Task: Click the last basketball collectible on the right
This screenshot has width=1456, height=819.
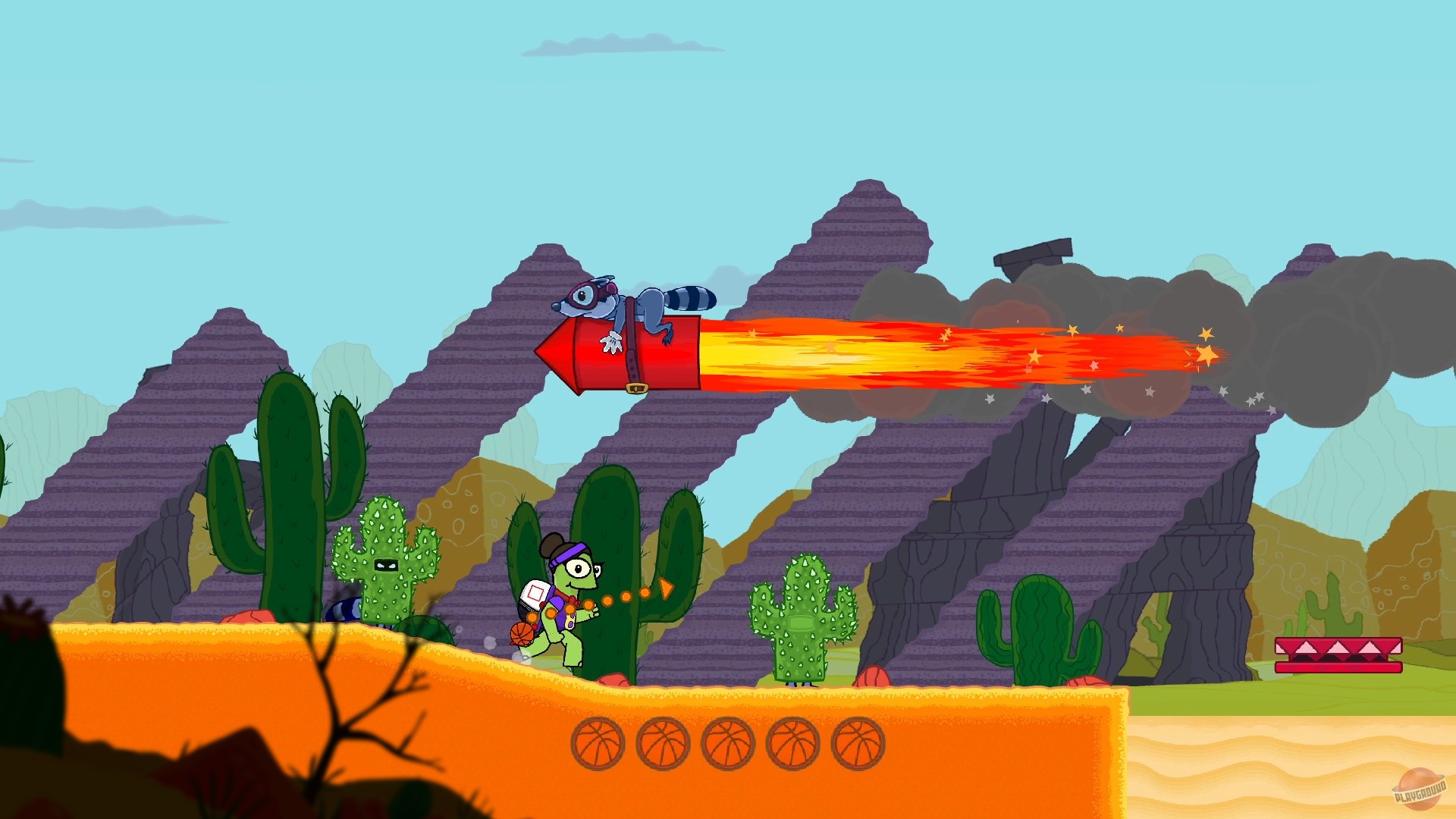Action: (859, 742)
